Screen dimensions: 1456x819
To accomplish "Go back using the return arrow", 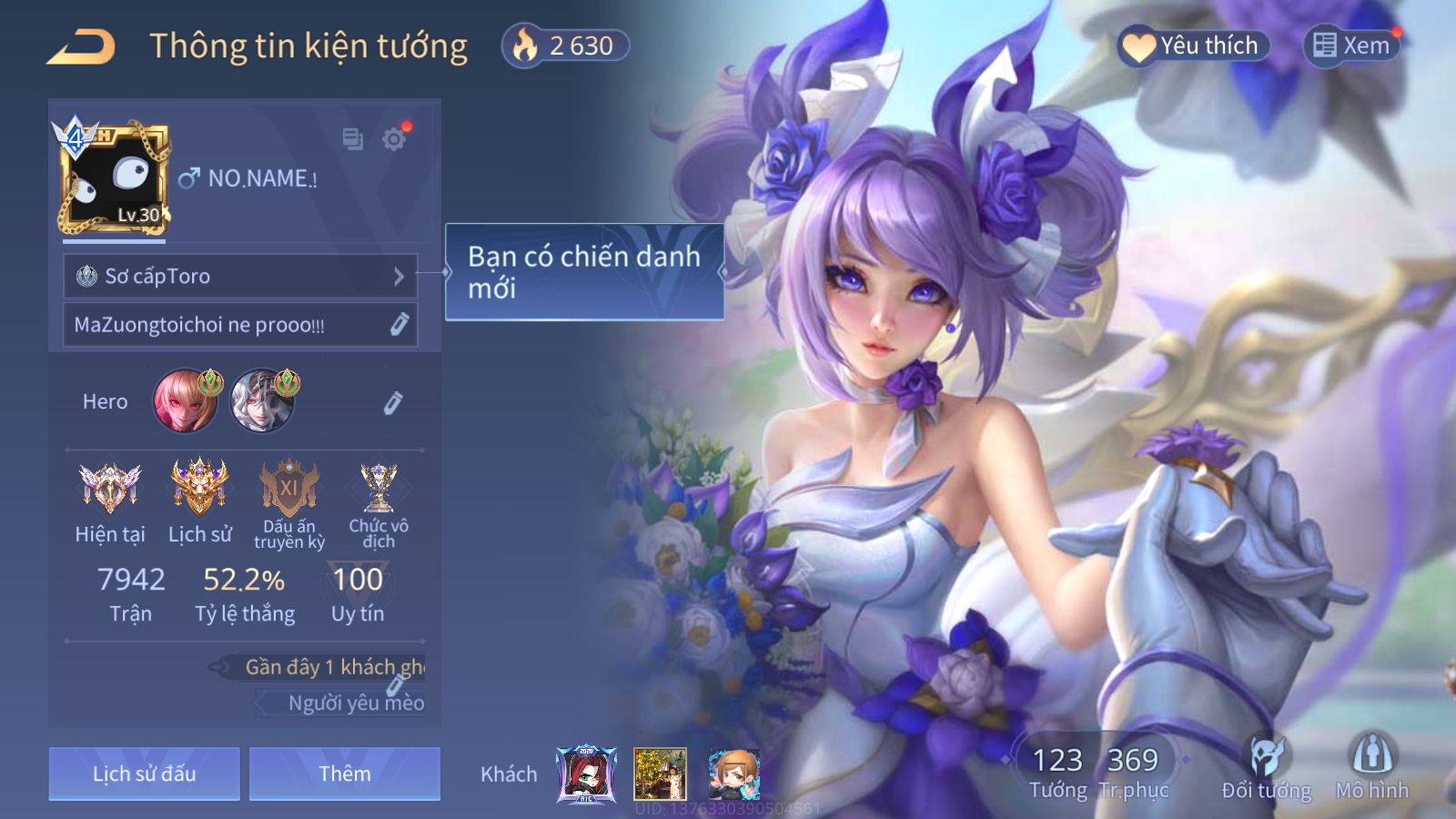I will [x=81, y=47].
